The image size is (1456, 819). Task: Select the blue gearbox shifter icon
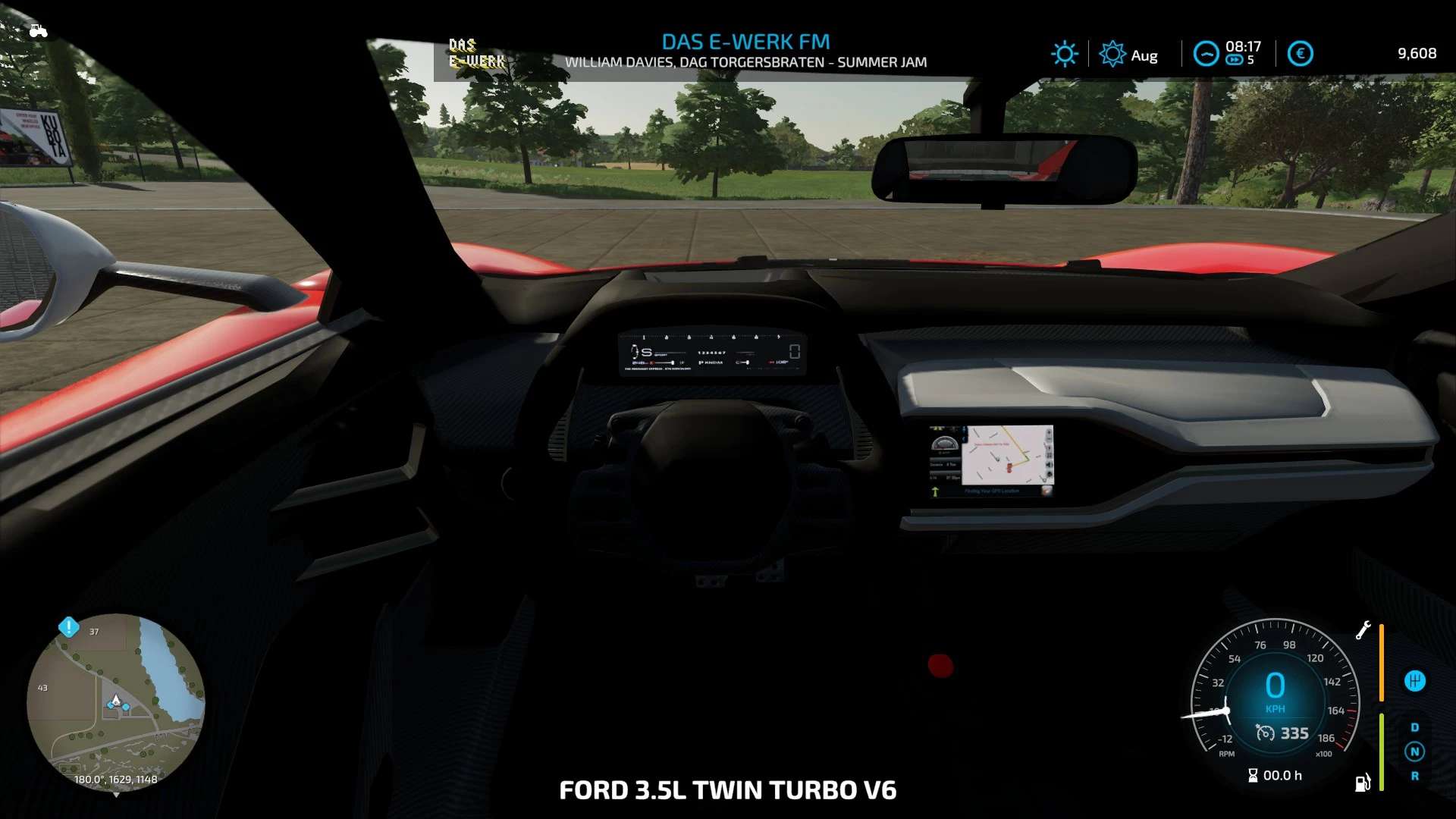click(x=1414, y=681)
